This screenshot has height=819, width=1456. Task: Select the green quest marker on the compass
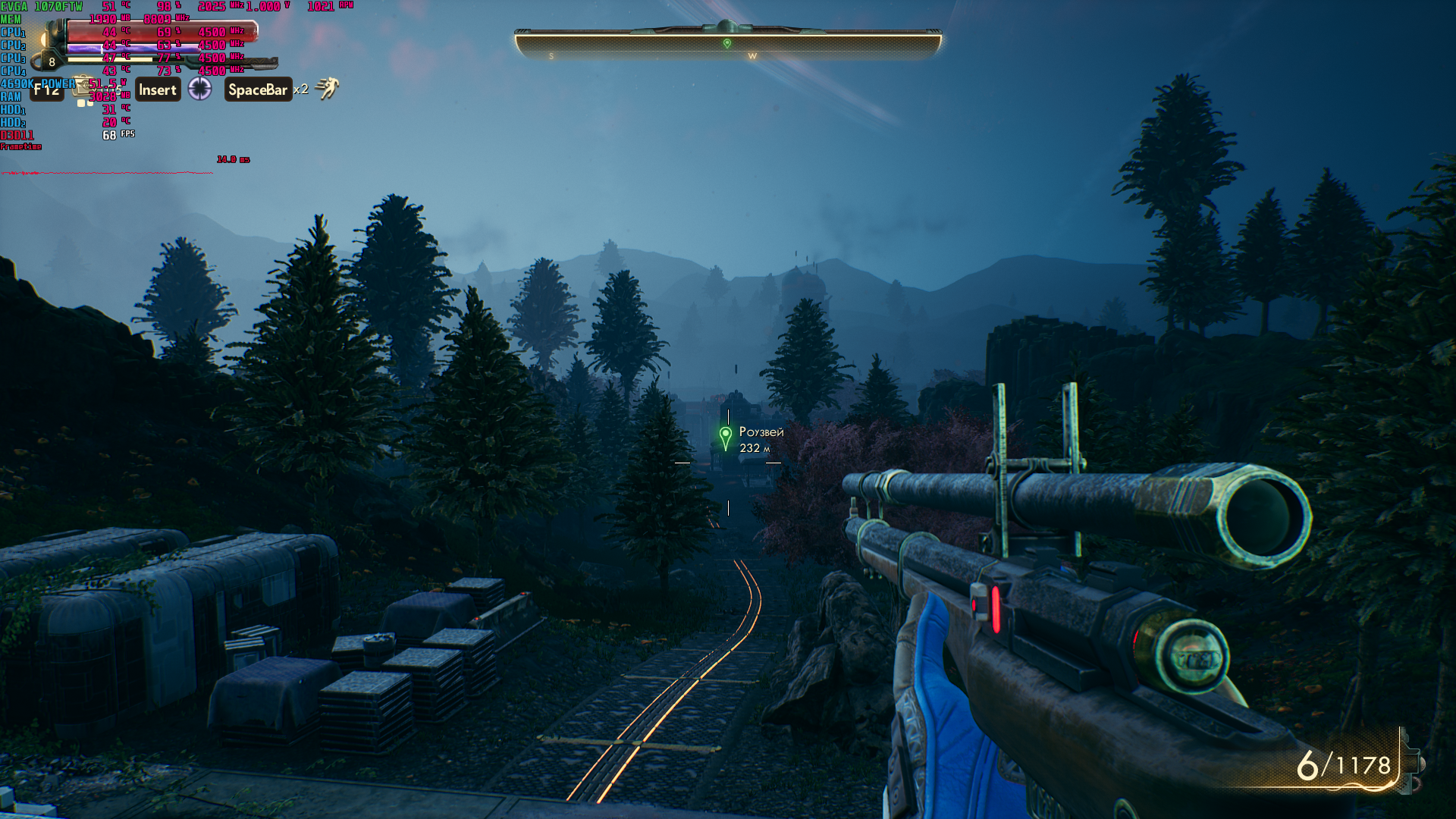point(727,43)
